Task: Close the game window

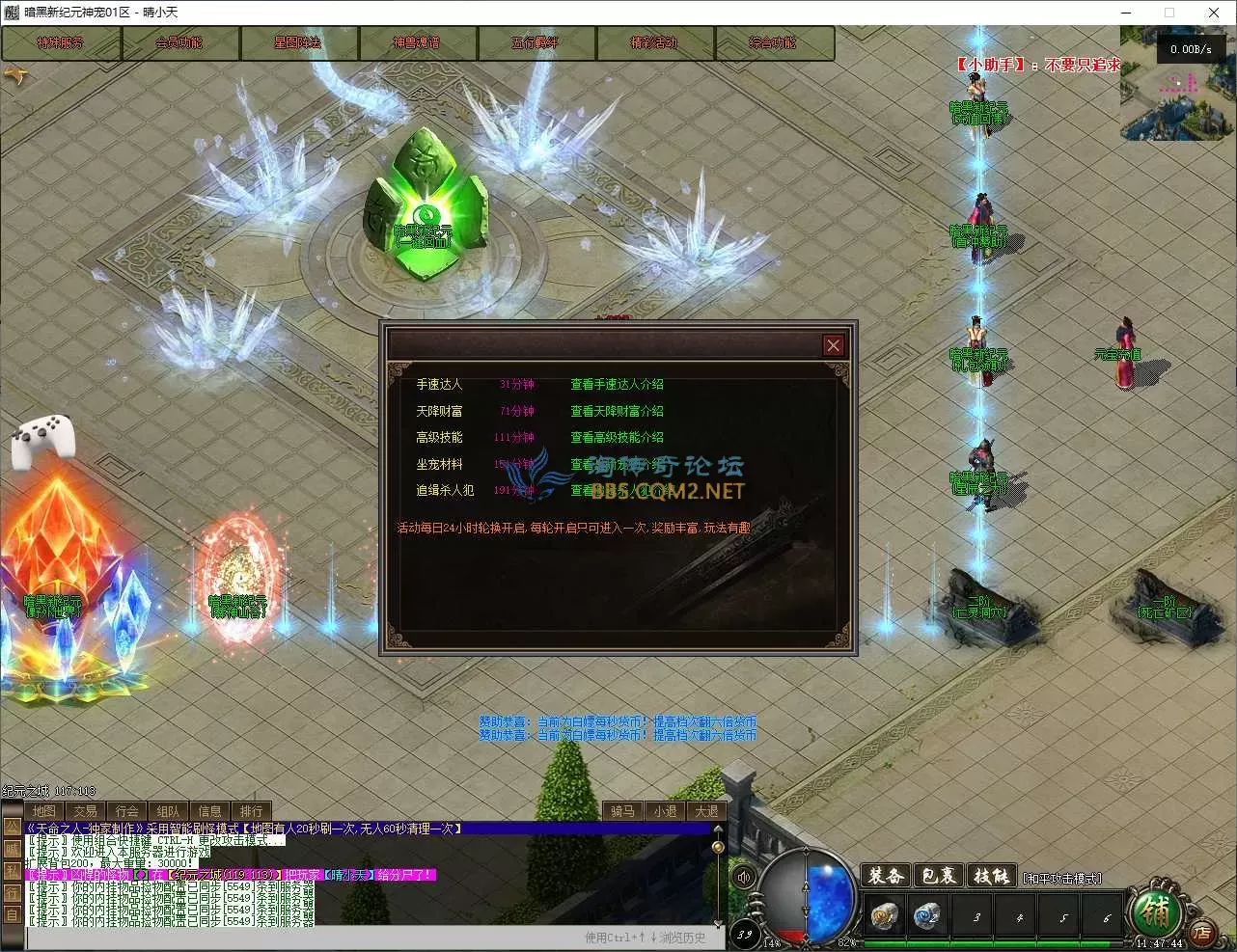Action: click(x=1214, y=13)
